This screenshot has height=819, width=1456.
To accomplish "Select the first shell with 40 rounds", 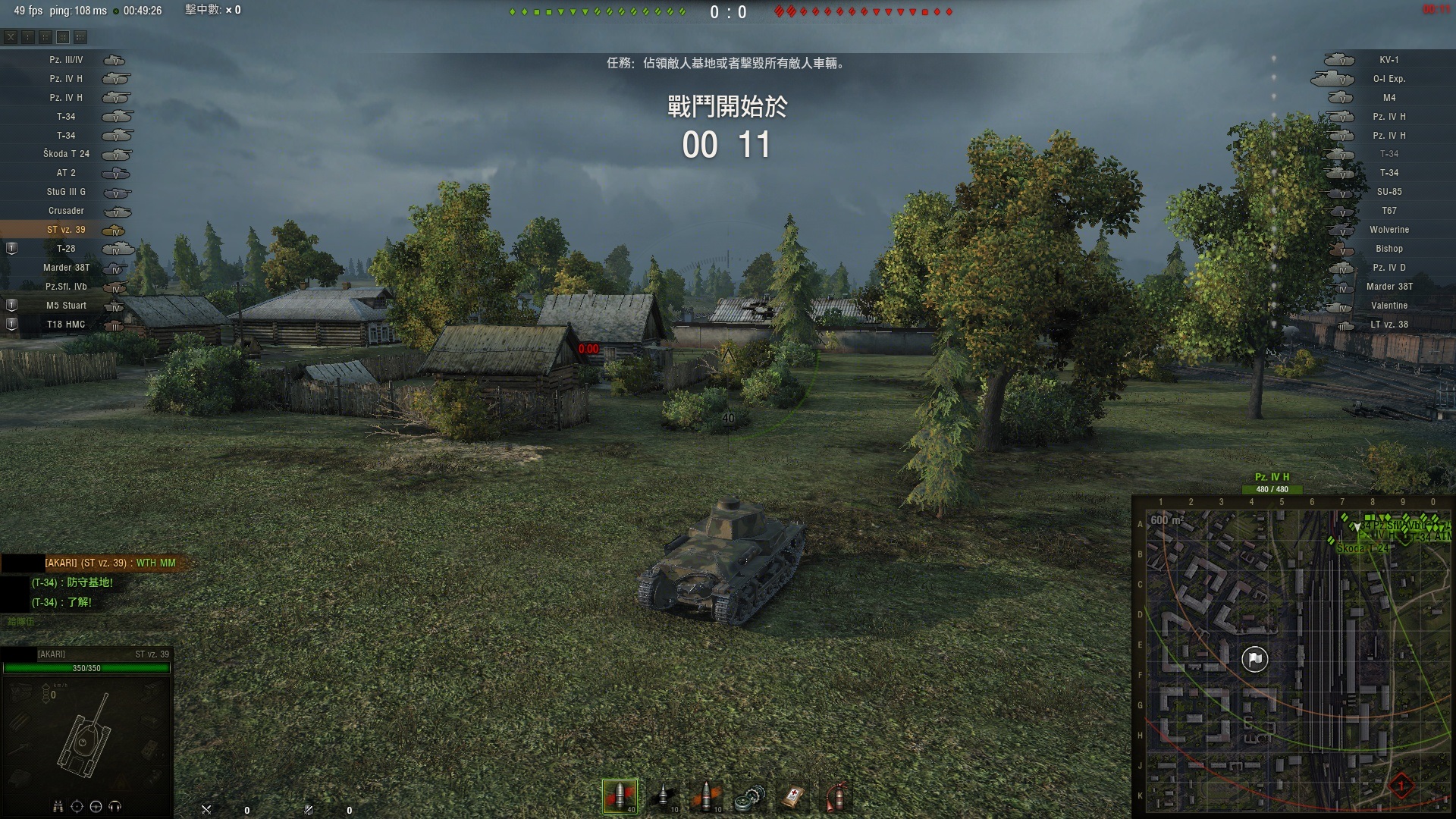I will [620, 796].
